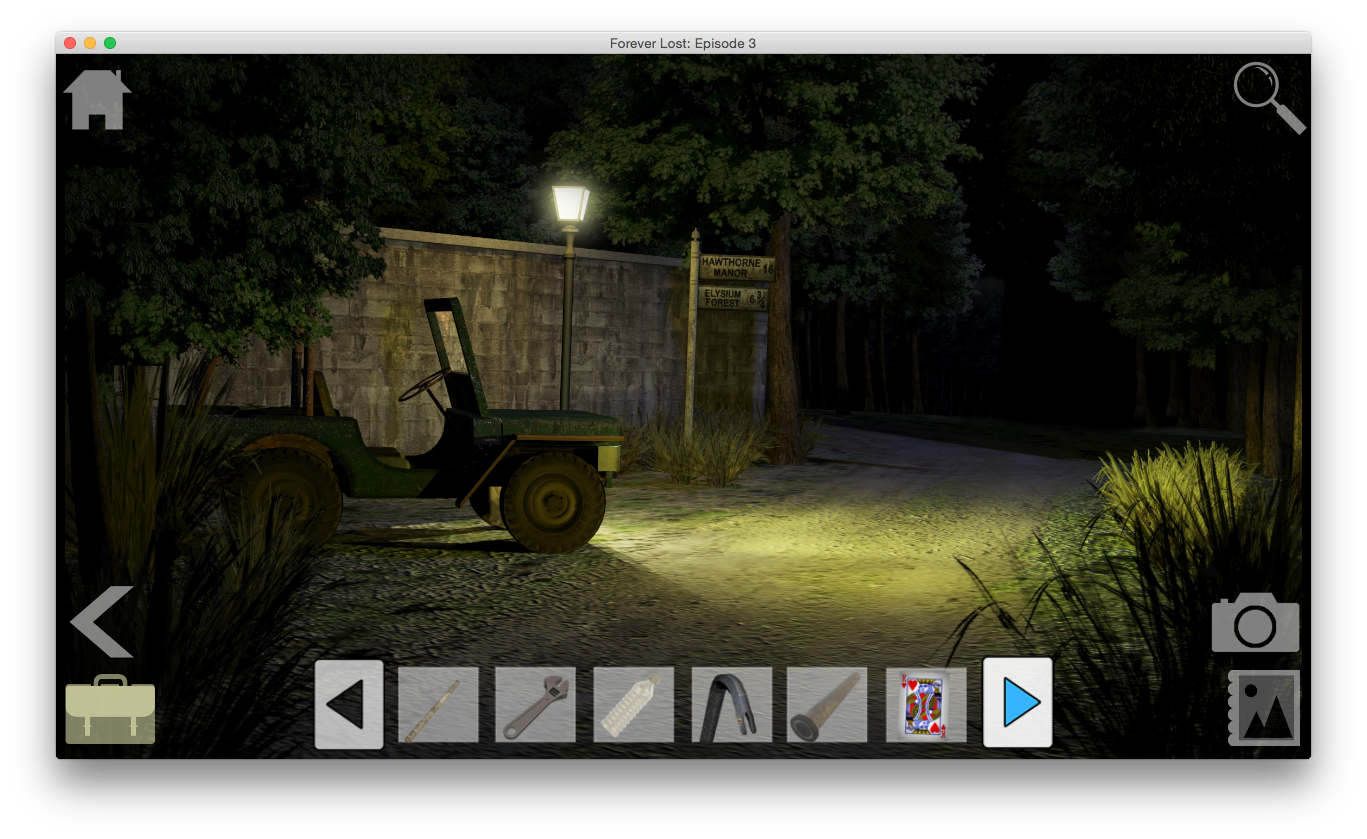Image resolution: width=1367 pixels, height=839 pixels.
Task: Show next inventory items with blue arrow
Action: pyautogui.click(x=1018, y=703)
